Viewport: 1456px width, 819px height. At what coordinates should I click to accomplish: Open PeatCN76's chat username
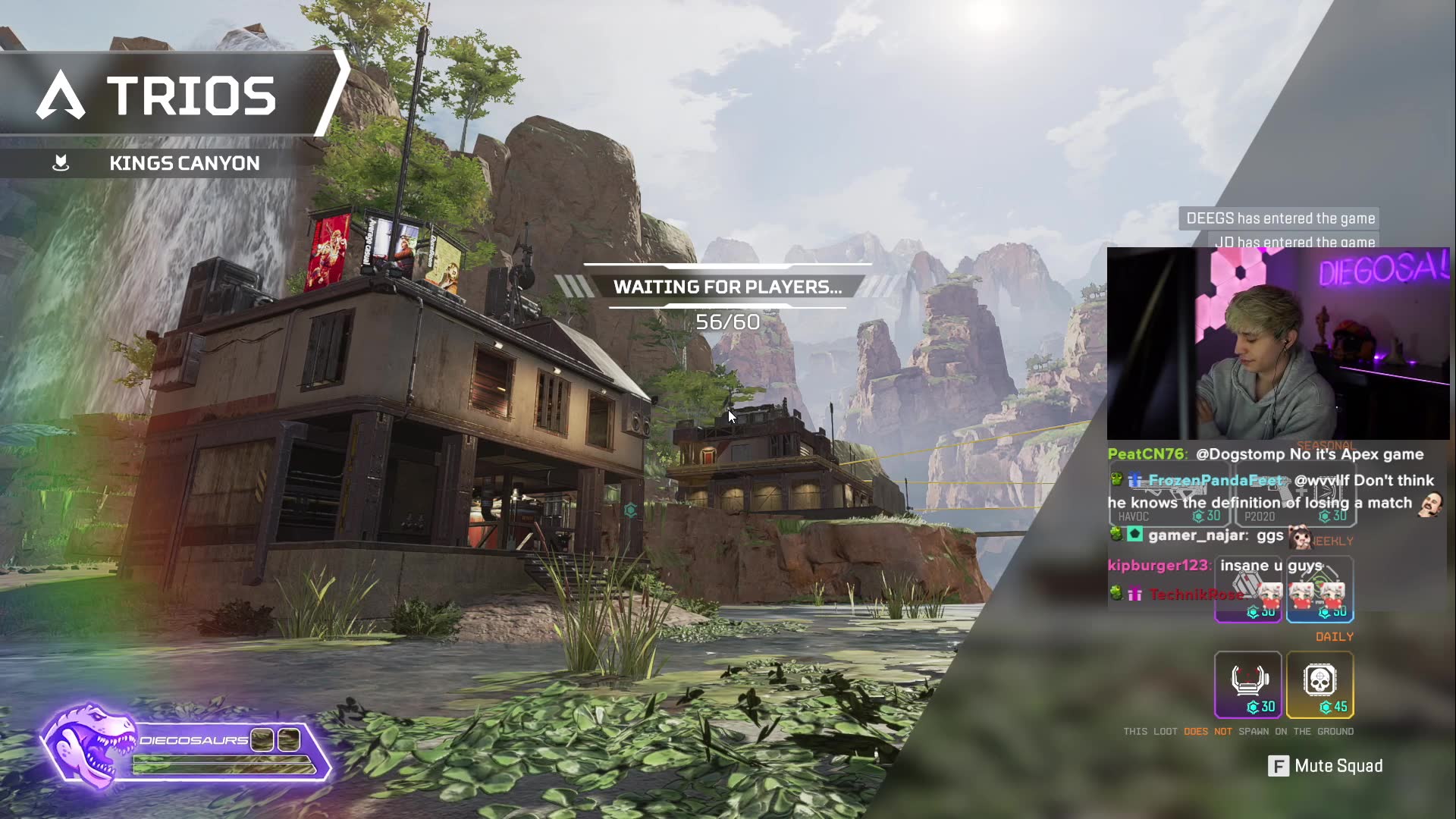(x=1145, y=454)
